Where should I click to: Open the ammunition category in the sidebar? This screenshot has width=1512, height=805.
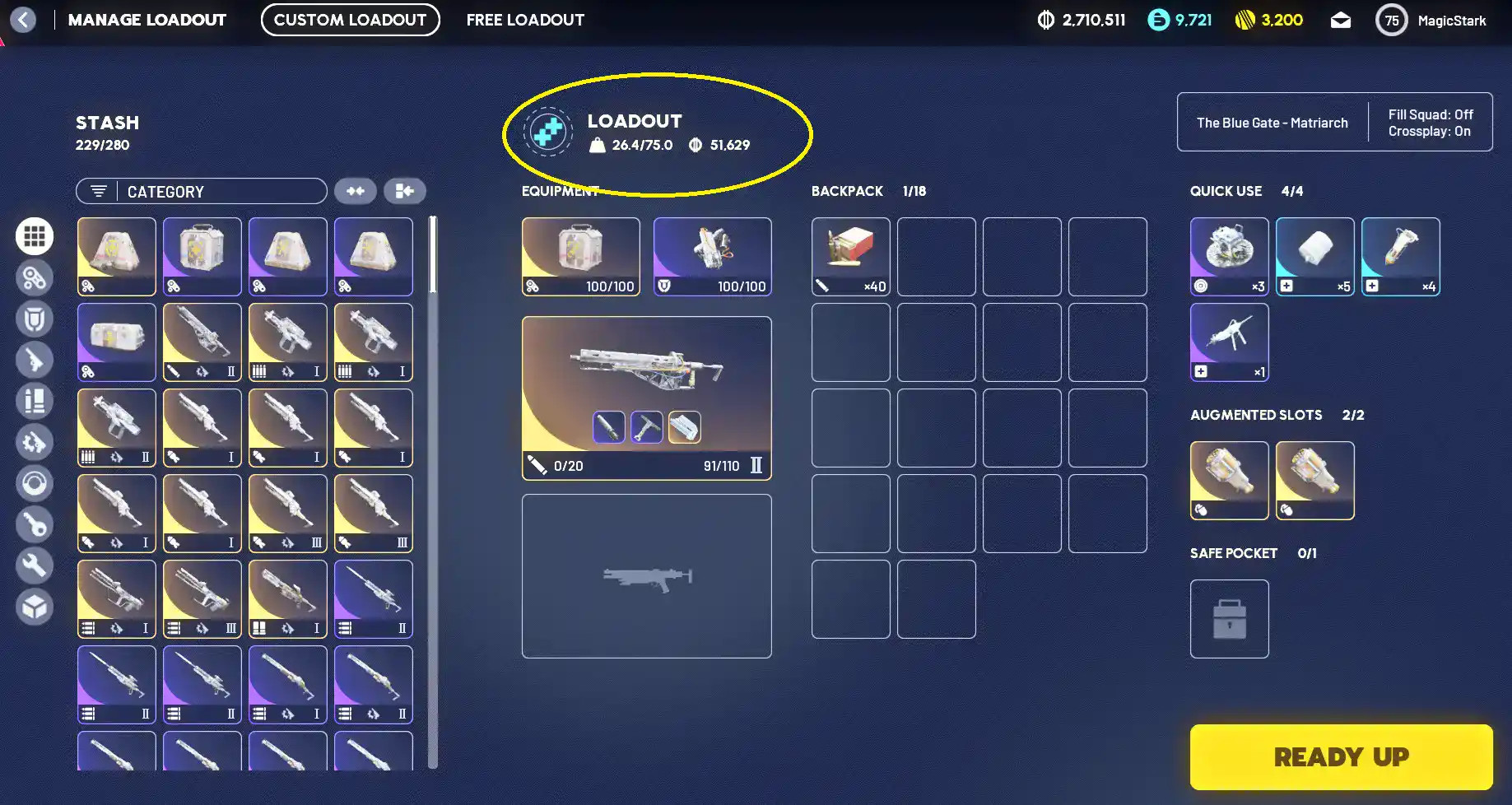(x=35, y=401)
